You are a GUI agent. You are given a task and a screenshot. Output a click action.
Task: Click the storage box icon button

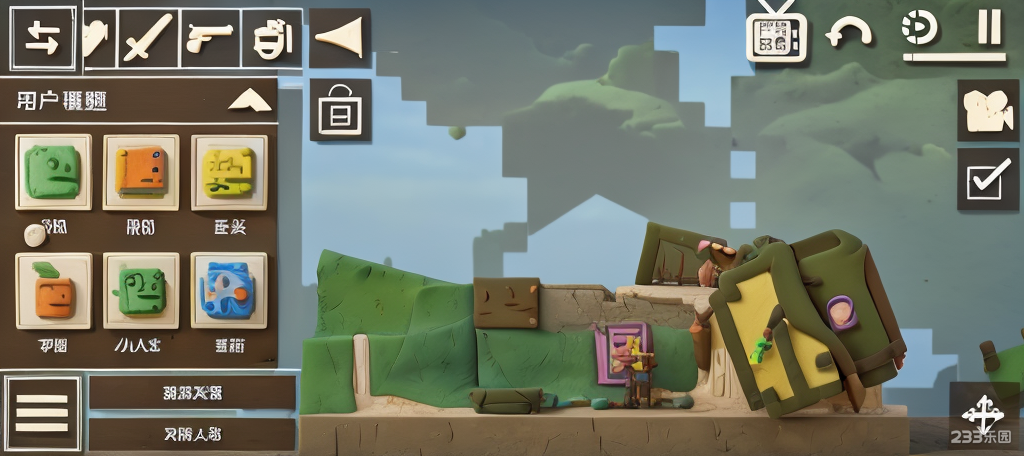point(340,110)
